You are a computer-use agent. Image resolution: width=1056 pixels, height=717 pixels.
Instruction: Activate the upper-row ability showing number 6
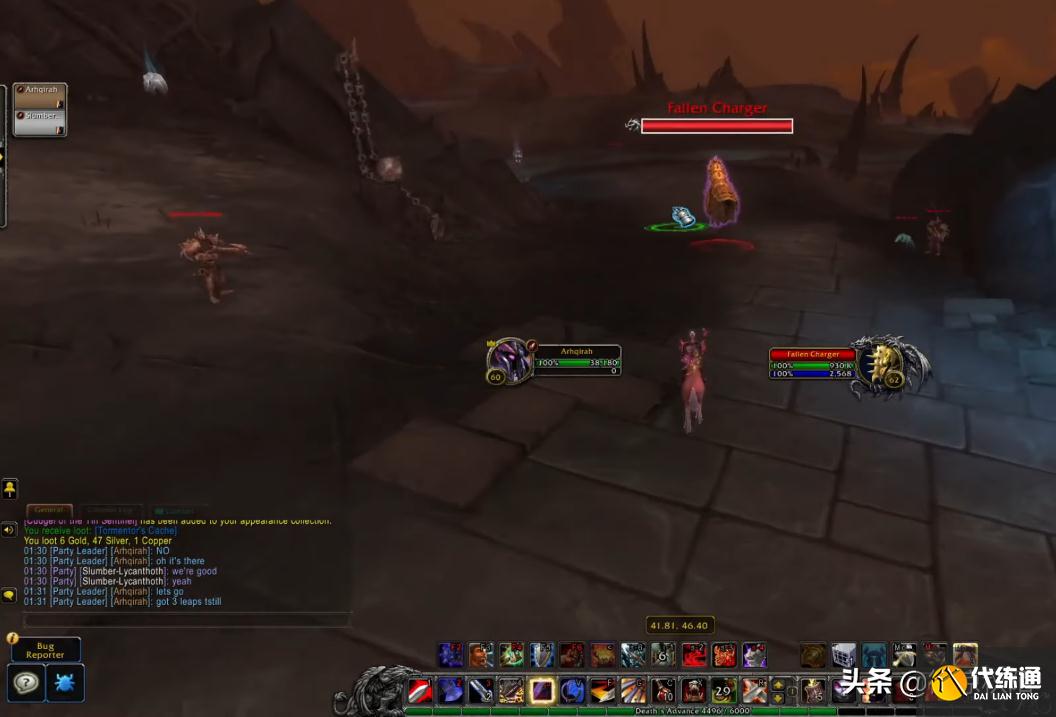coord(663,655)
